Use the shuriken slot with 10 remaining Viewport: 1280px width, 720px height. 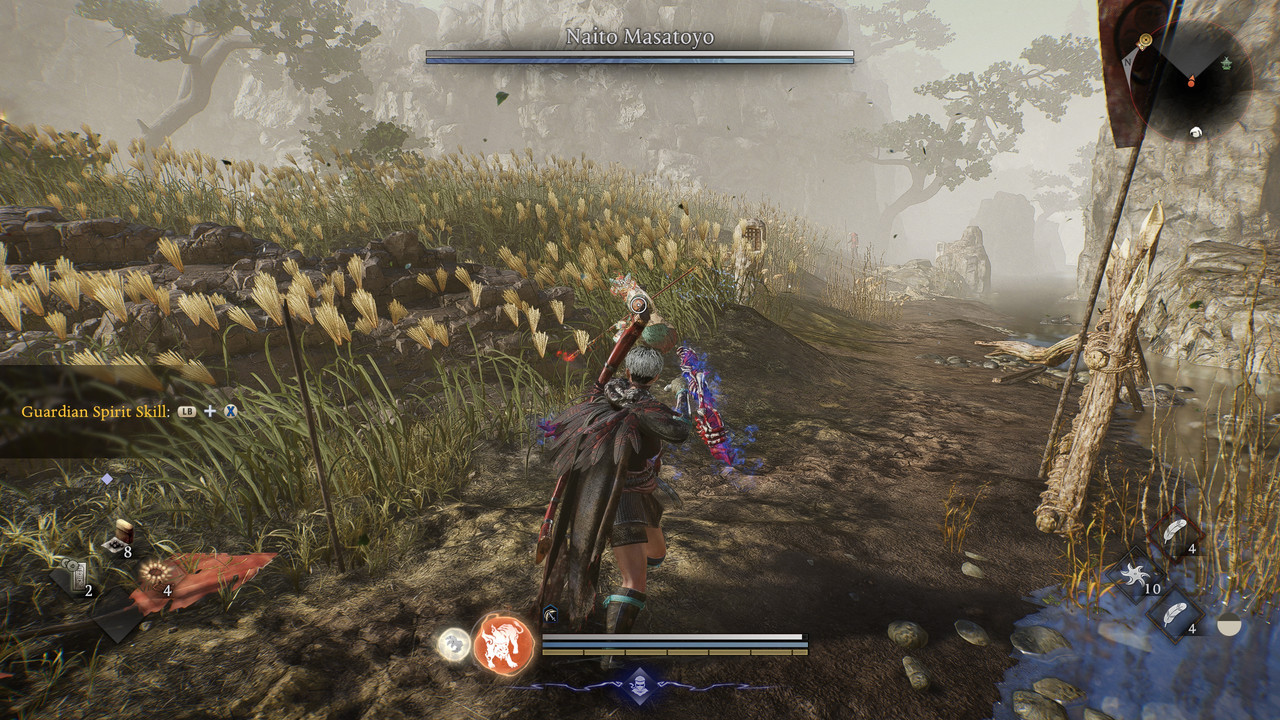coord(1135,575)
